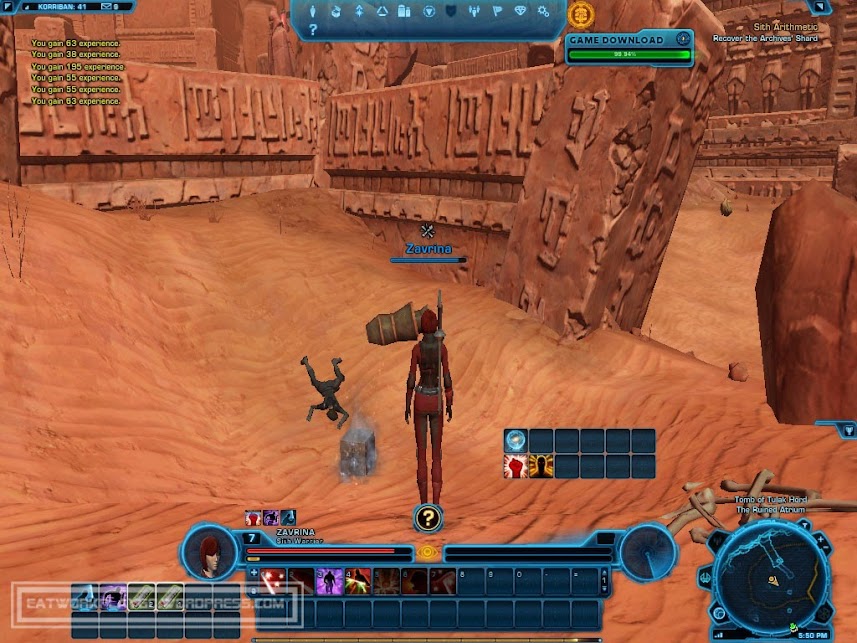Click the gear preferences icon in top menu
Viewport: 857px width, 643px height.
543,12
